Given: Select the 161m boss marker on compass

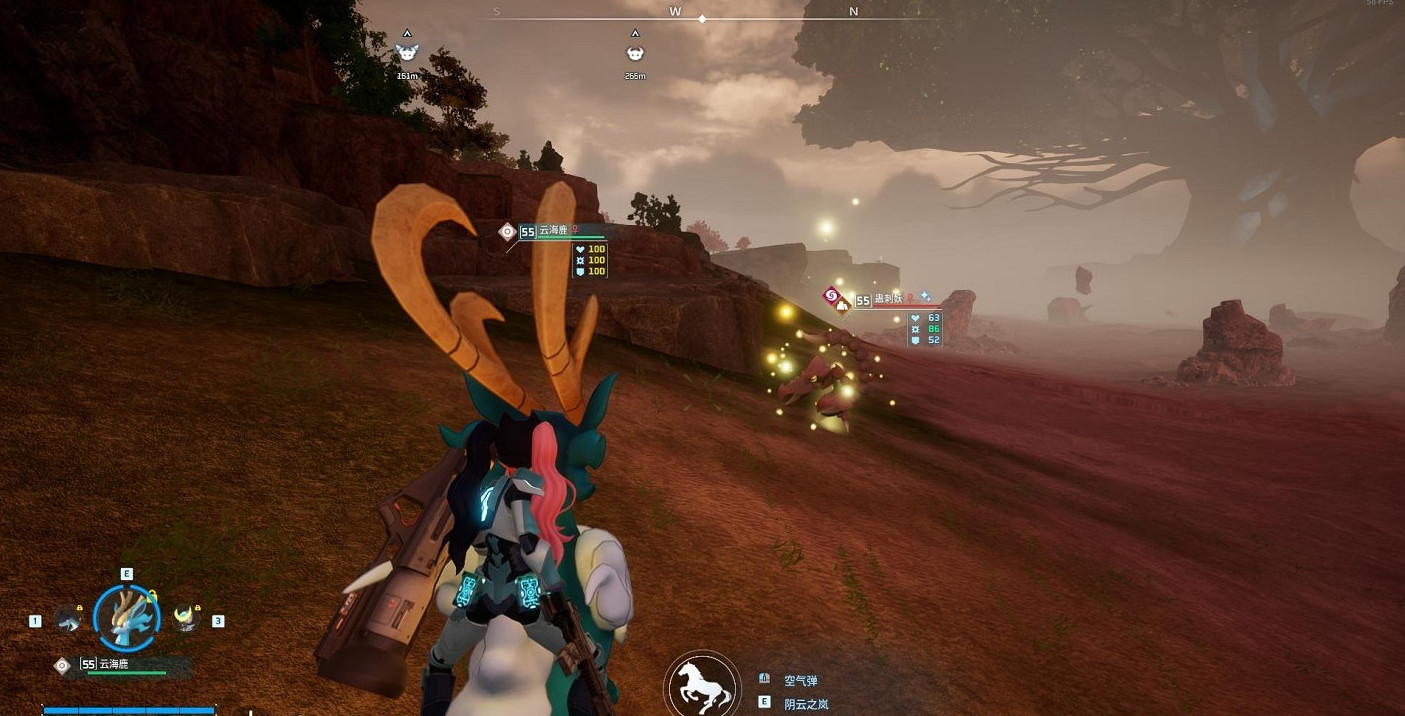Looking at the screenshot, I should tap(407, 53).
